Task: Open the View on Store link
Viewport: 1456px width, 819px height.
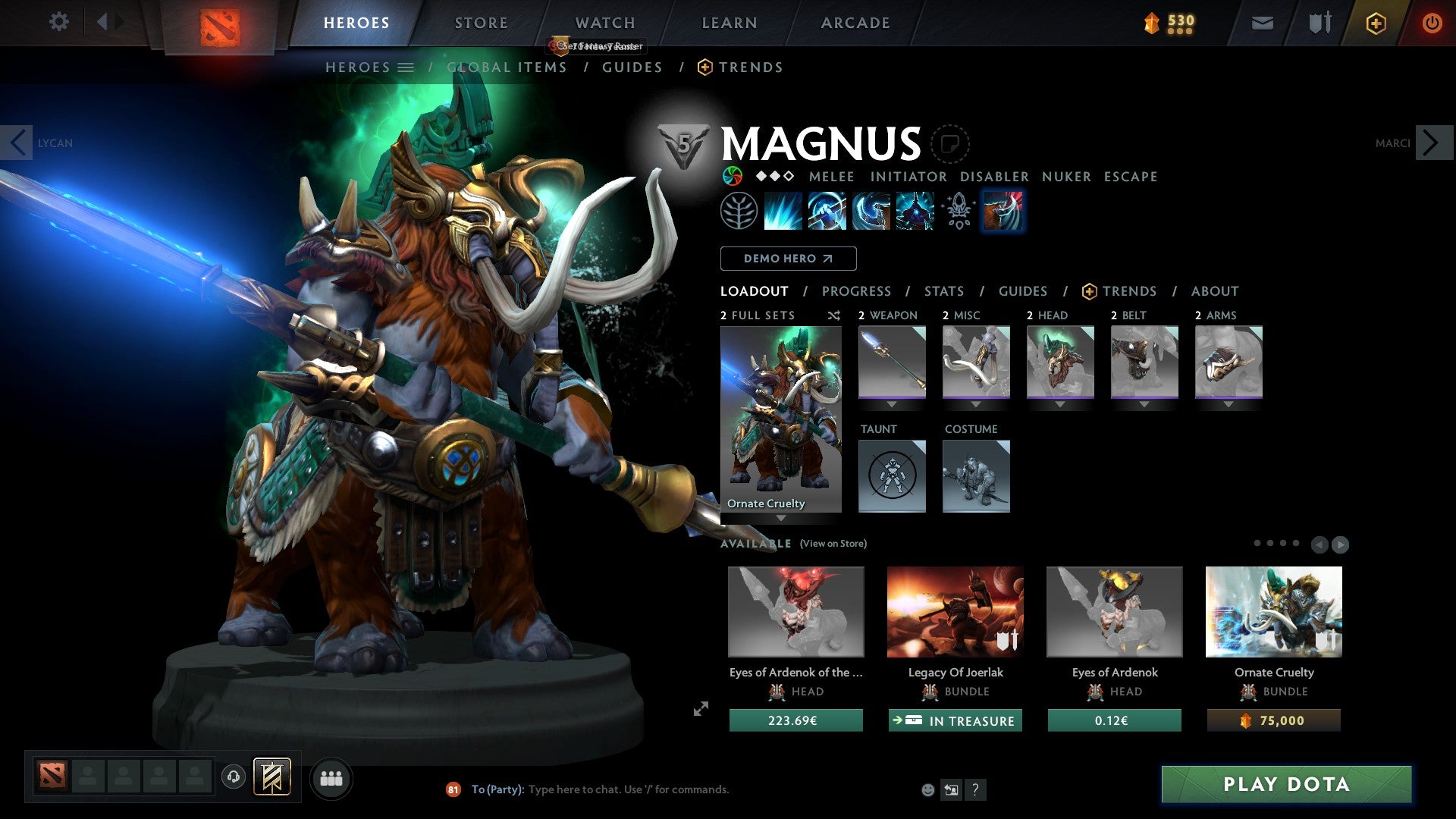Action: [x=833, y=544]
